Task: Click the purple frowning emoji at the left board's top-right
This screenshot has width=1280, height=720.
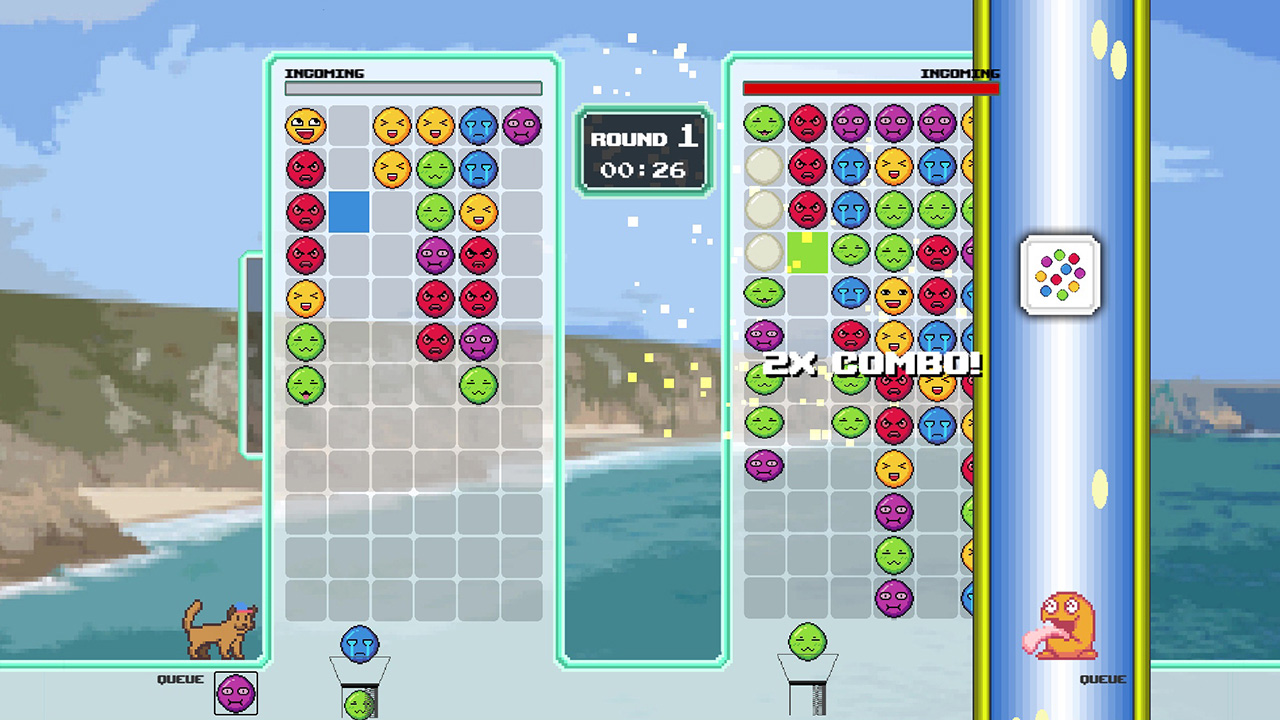Action: (521, 124)
